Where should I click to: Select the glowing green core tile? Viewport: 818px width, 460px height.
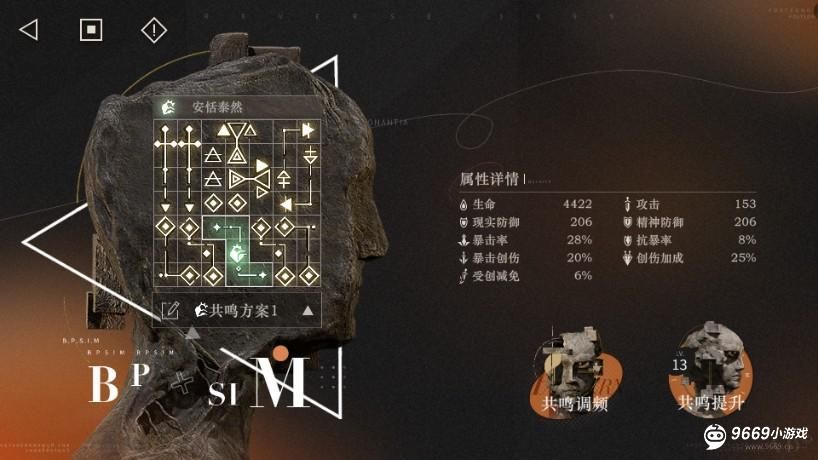pyautogui.click(x=237, y=253)
